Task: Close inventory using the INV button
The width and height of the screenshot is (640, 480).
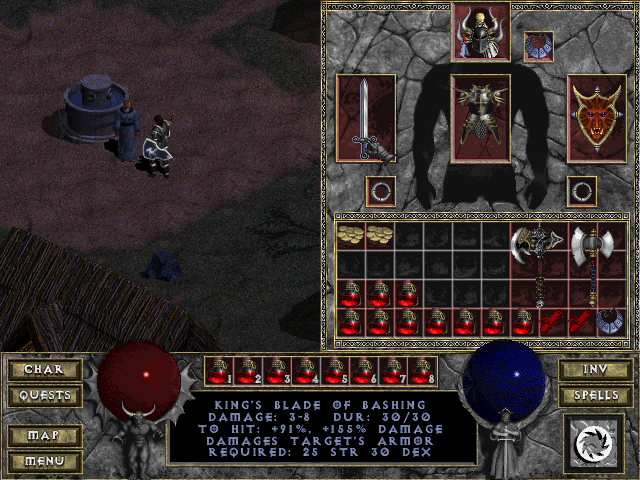Action: pos(594,370)
